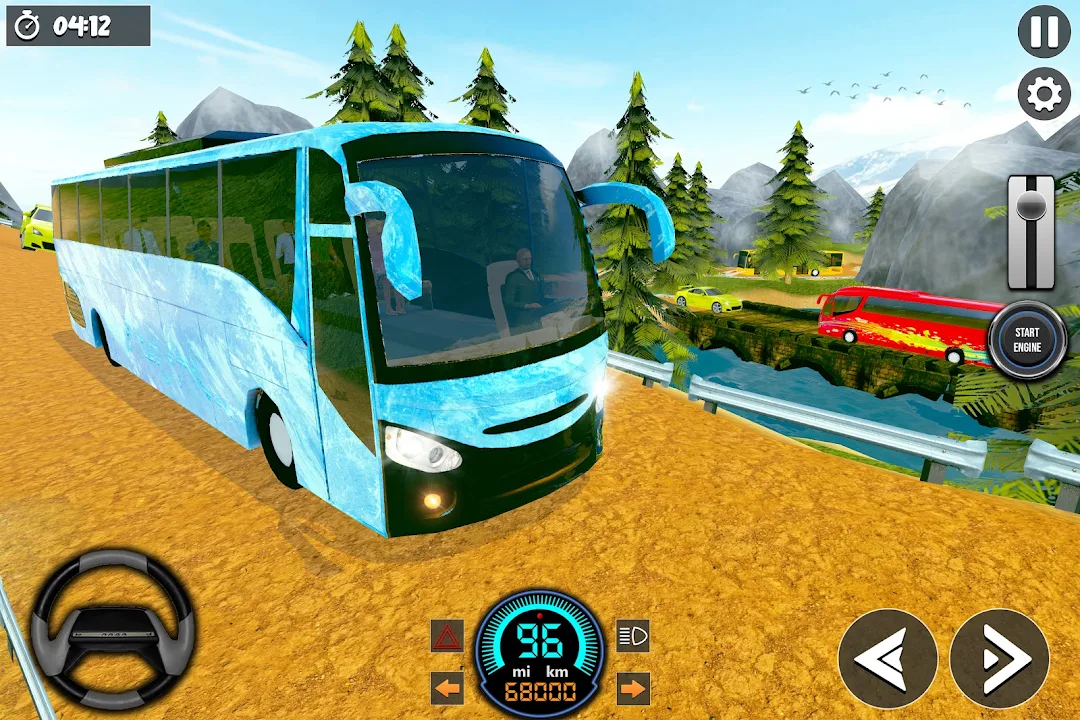Open the gear settings menu

[1044, 95]
